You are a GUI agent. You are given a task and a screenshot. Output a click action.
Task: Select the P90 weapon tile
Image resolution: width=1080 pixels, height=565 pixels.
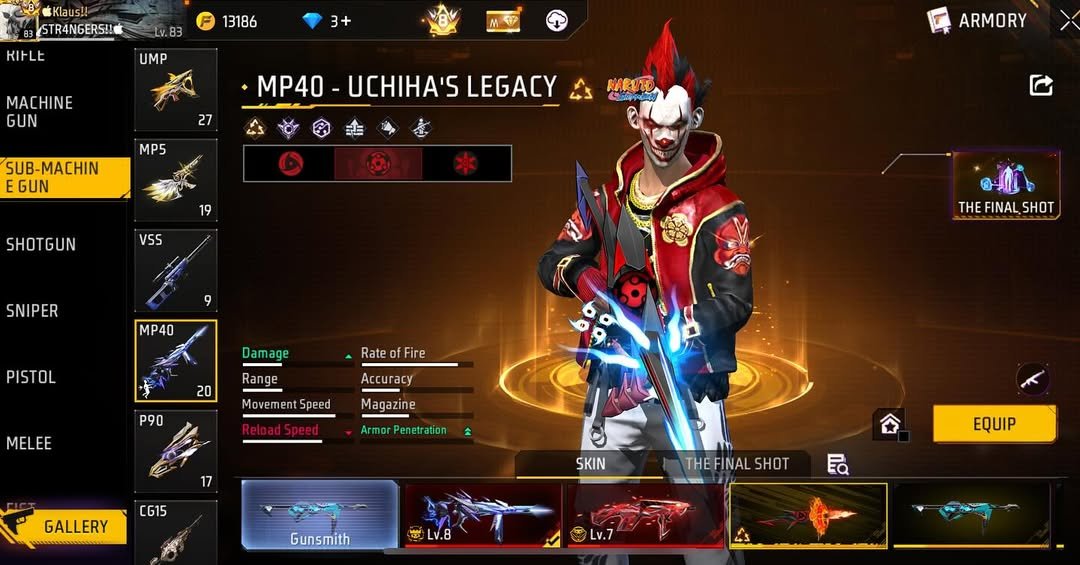click(176, 451)
